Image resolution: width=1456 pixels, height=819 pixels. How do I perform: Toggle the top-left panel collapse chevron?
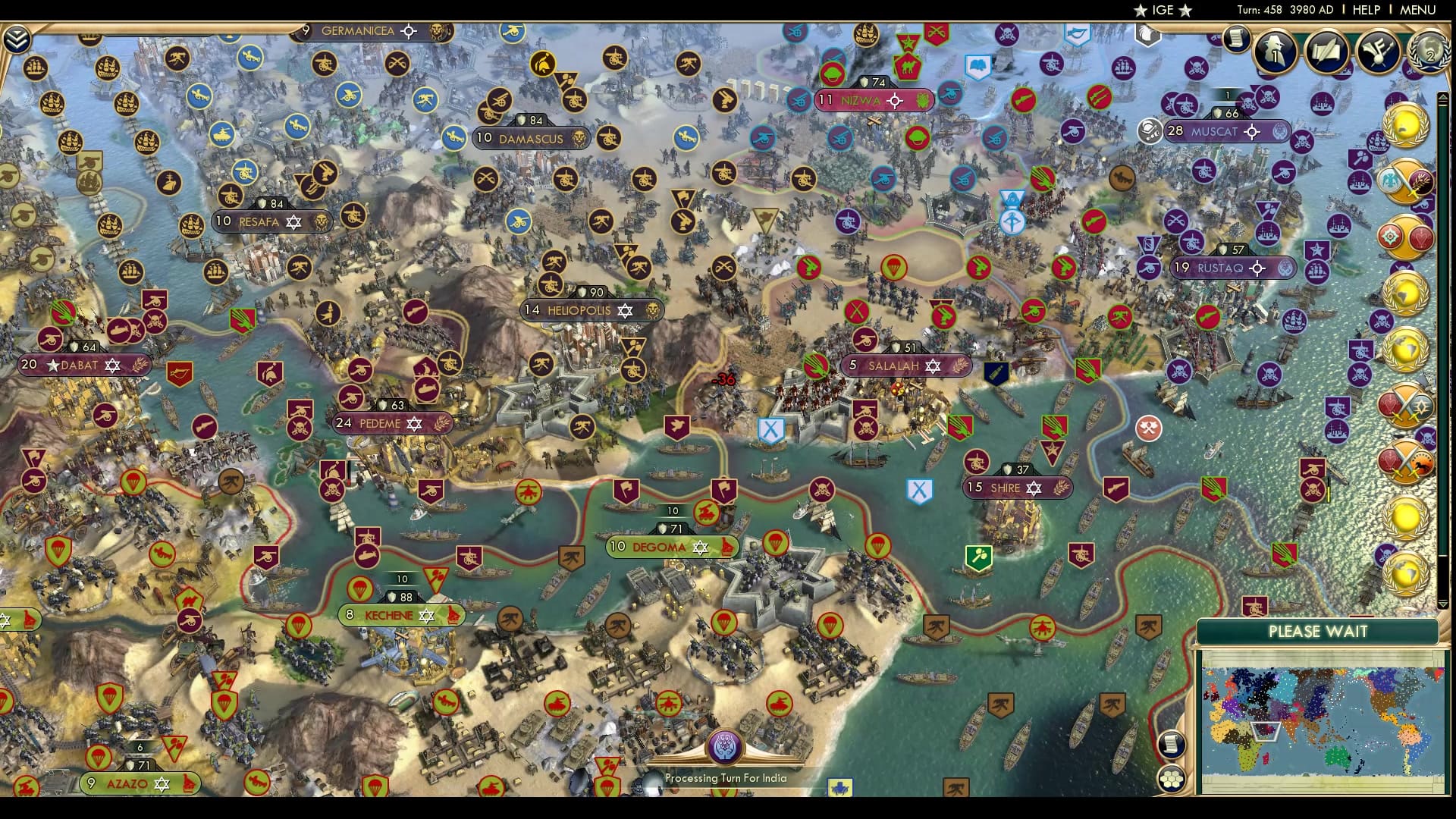tap(17, 39)
